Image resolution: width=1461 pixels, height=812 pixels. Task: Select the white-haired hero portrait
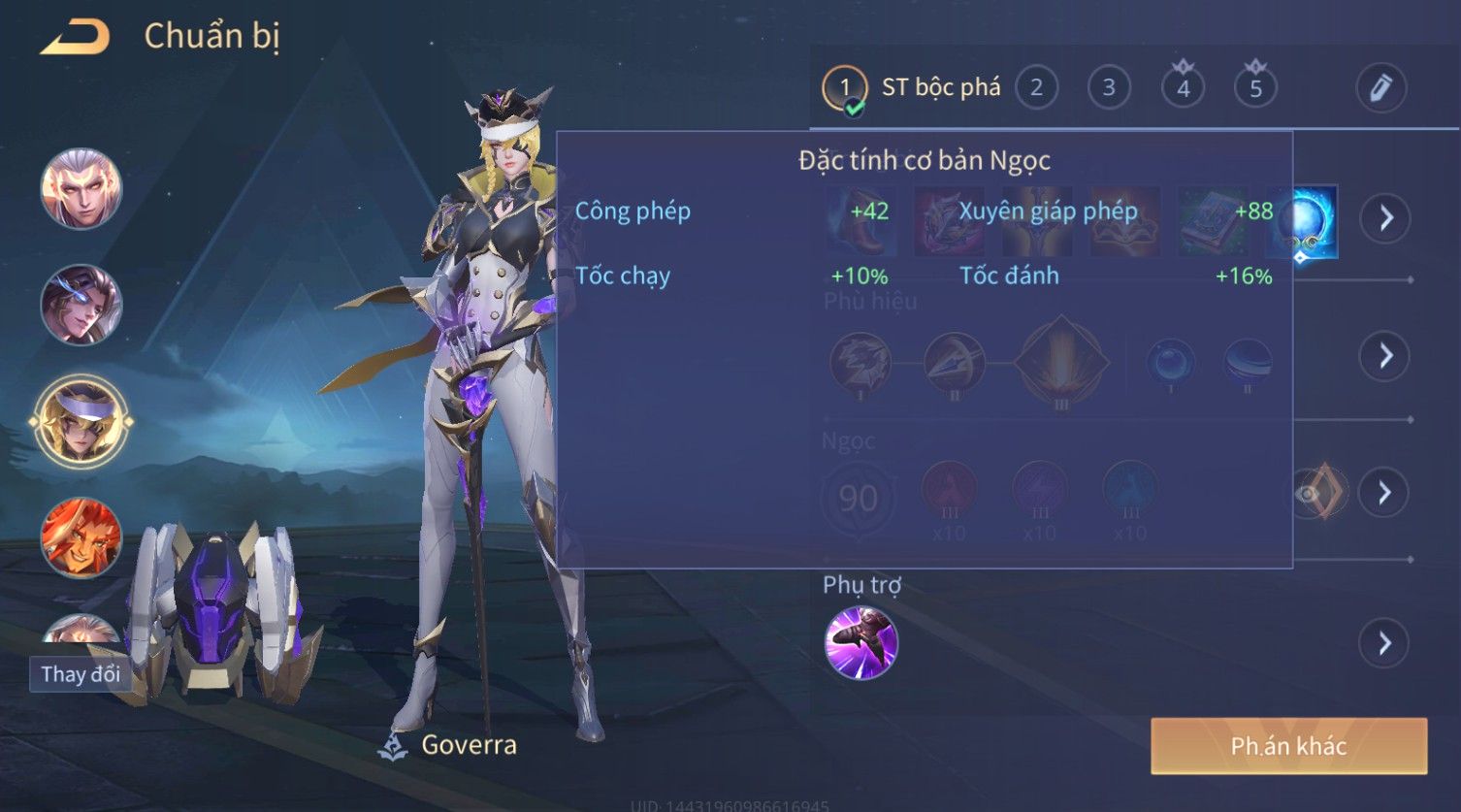81,189
